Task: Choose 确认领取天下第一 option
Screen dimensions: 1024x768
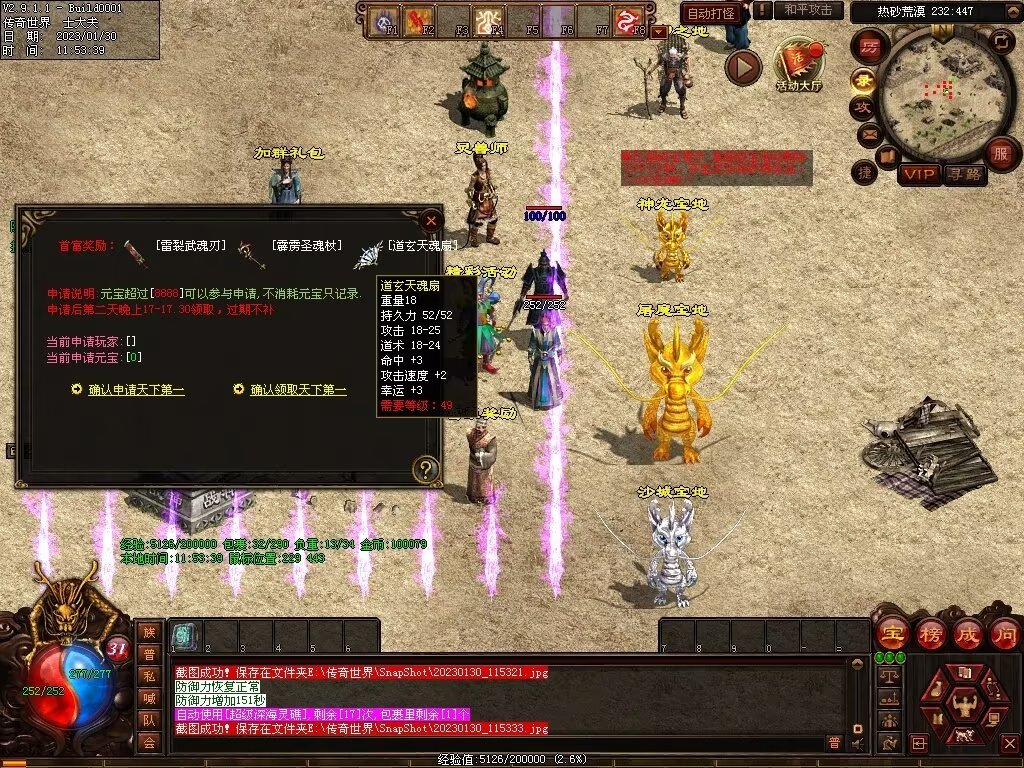Action: click(x=298, y=390)
